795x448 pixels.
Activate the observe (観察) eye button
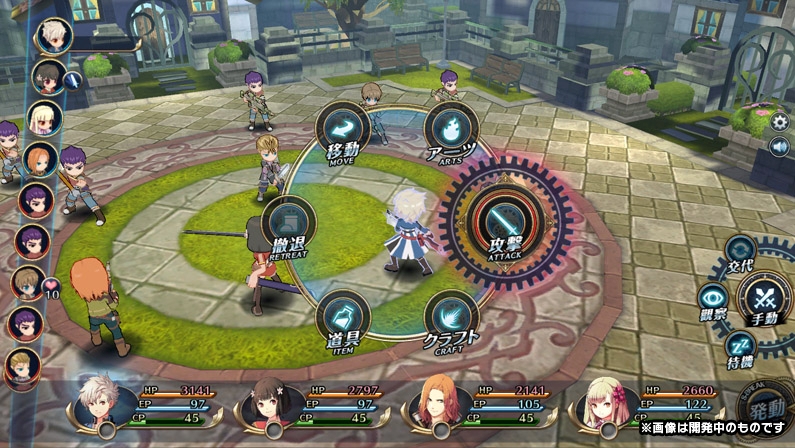click(x=713, y=299)
